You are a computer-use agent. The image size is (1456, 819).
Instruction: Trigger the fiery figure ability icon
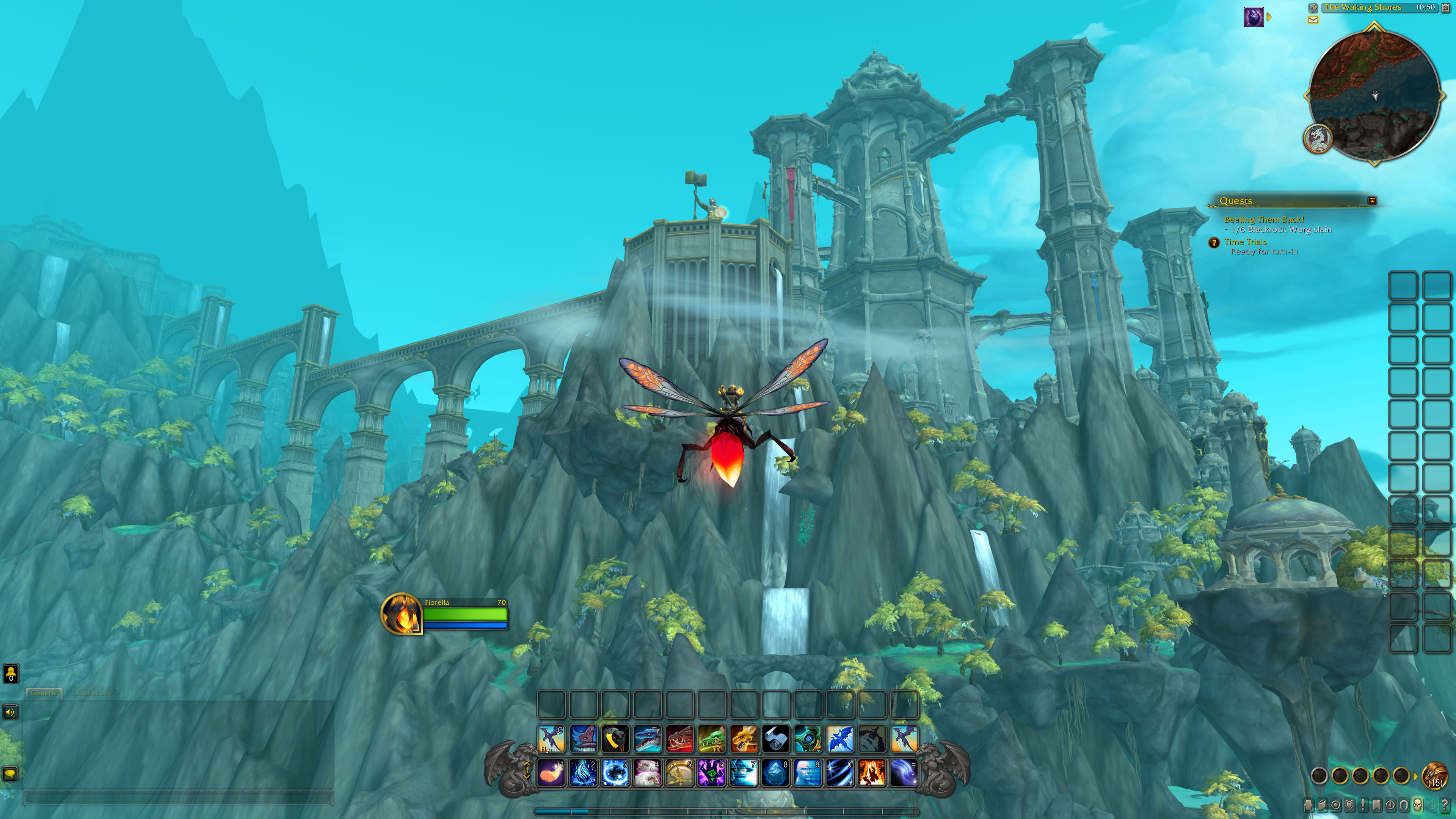click(x=872, y=773)
